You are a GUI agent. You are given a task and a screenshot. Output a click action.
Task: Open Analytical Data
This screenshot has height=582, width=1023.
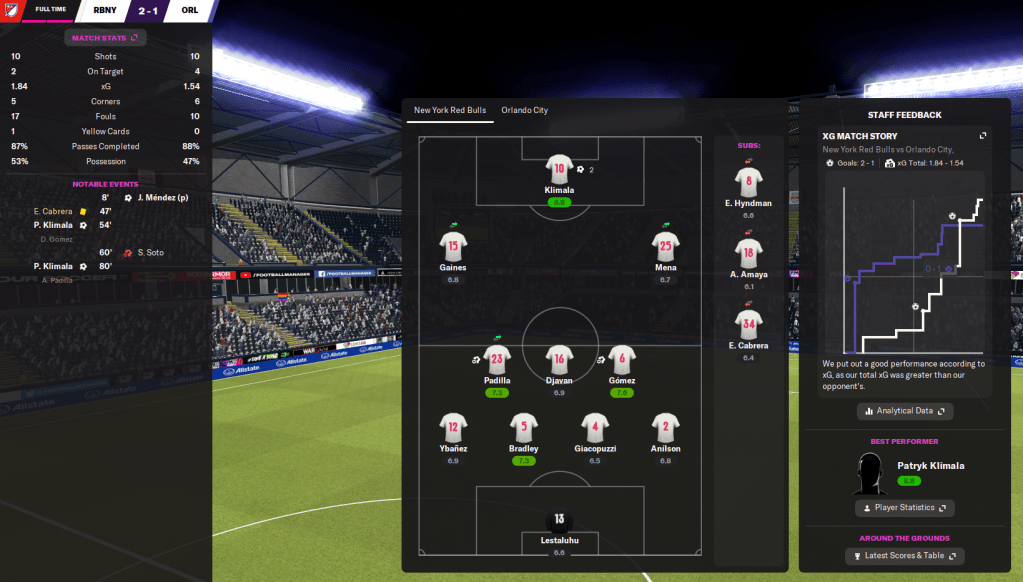(905, 411)
